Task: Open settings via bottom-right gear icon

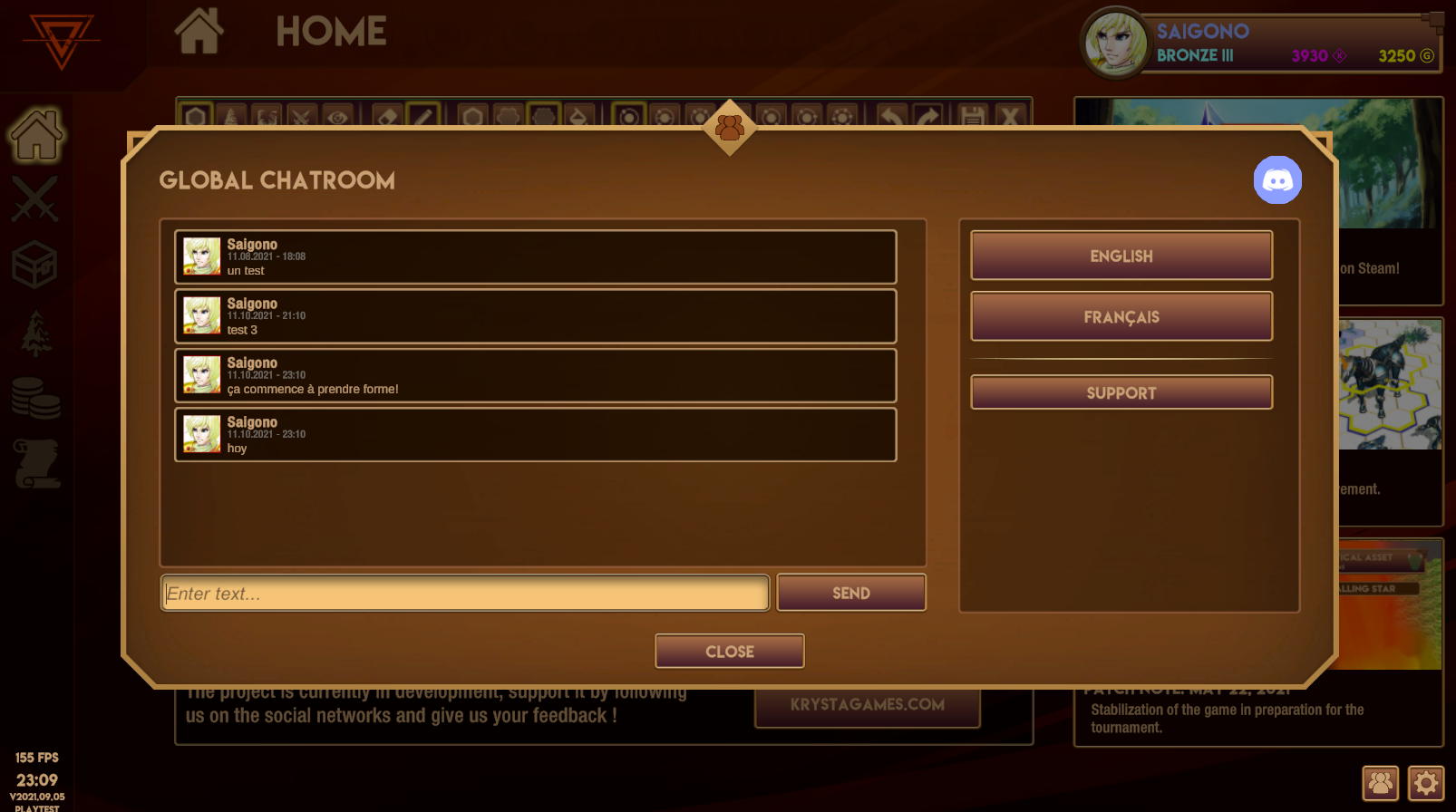Action: pyautogui.click(x=1426, y=783)
